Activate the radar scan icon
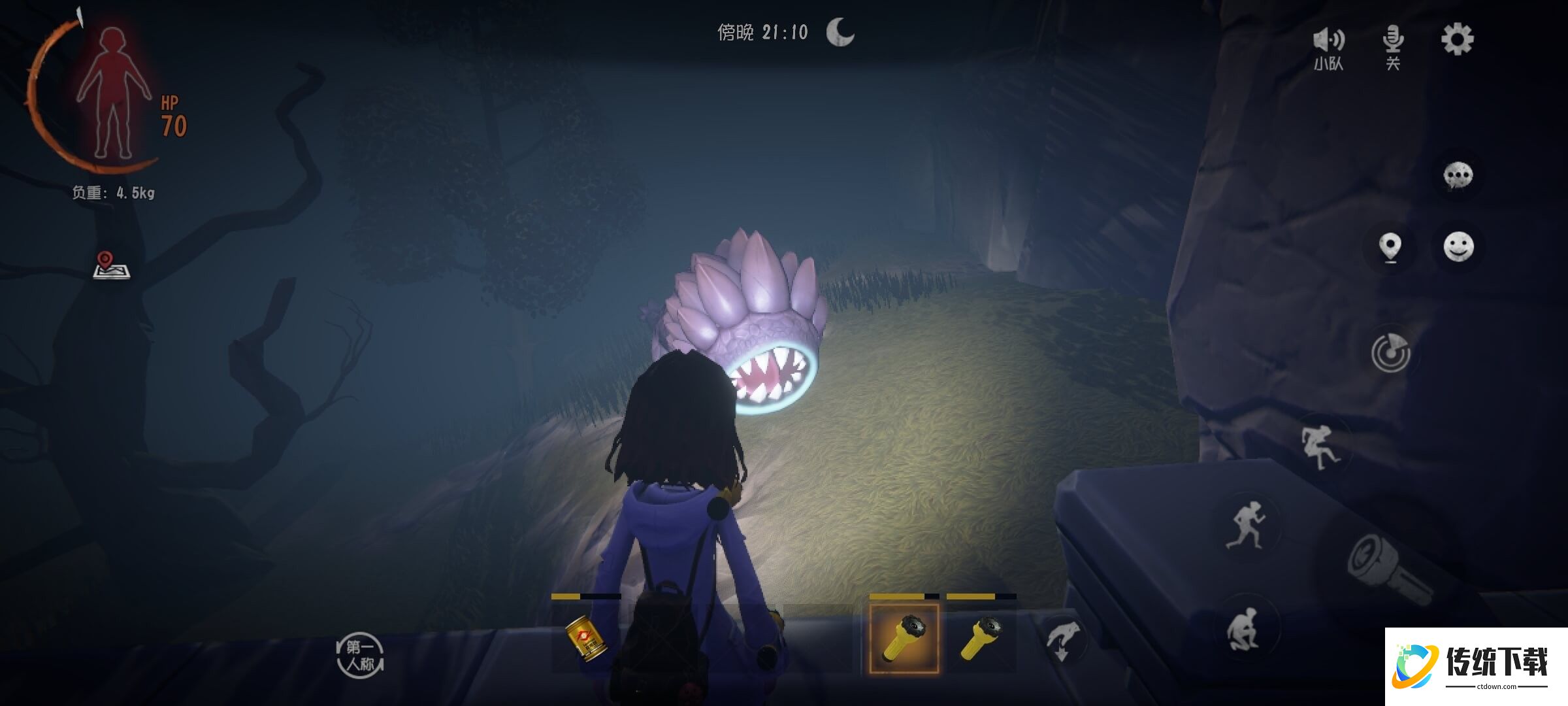 pos(1390,353)
